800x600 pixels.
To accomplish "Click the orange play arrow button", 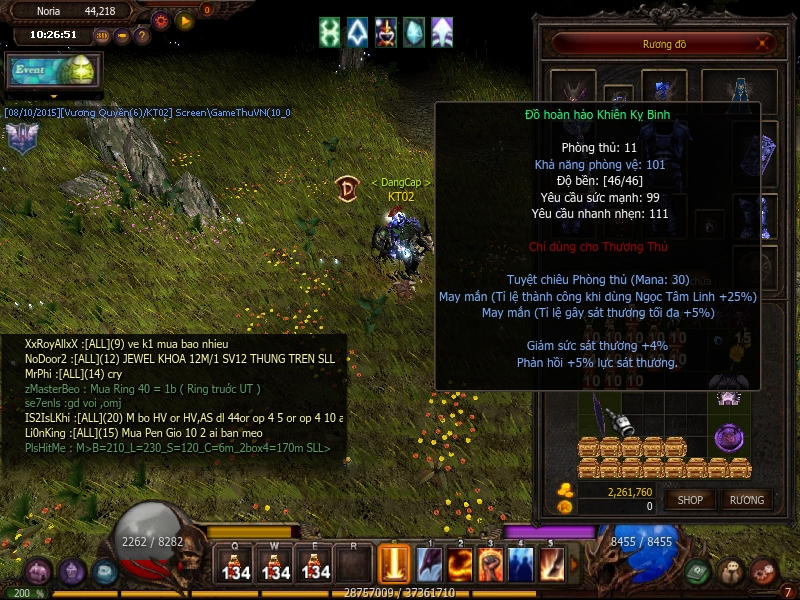I will 184,19.
